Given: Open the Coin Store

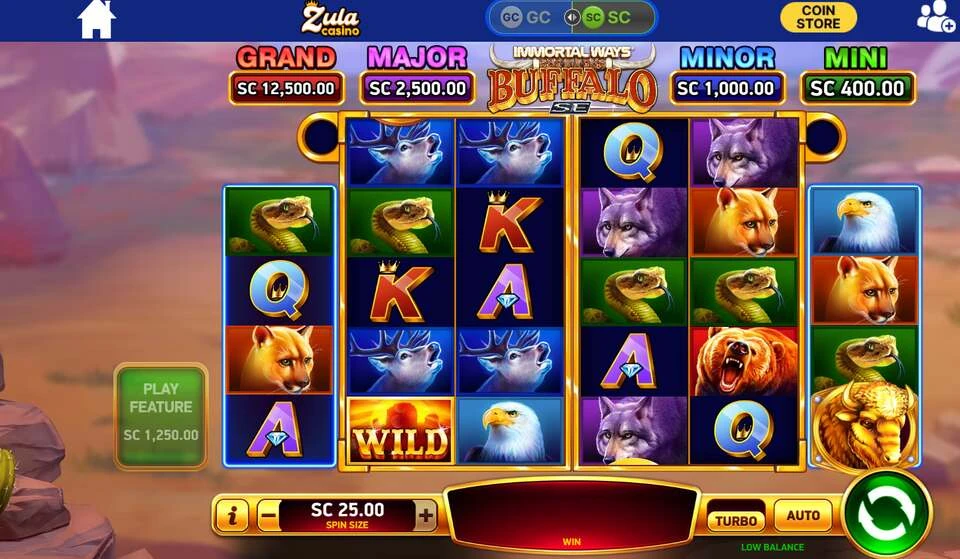Looking at the screenshot, I should (x=818, y=17).
